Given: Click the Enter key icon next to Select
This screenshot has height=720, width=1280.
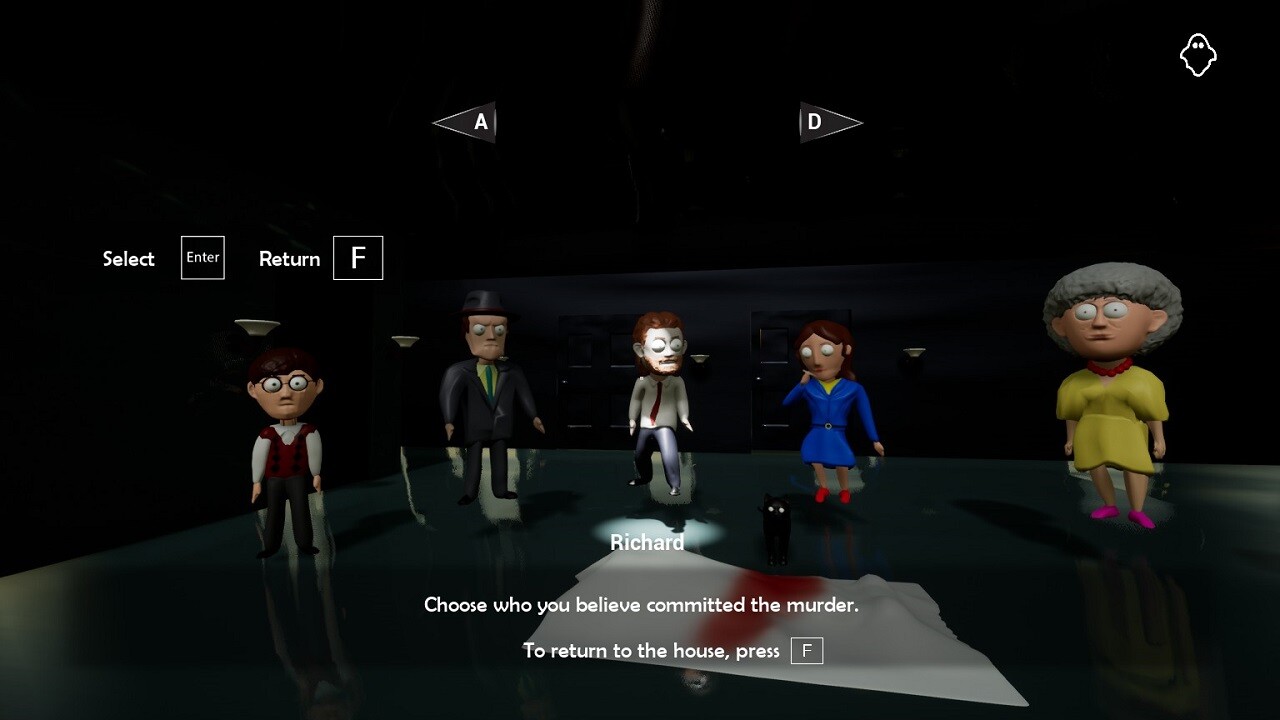Looking at the screenshot, I should click(202, 257).
